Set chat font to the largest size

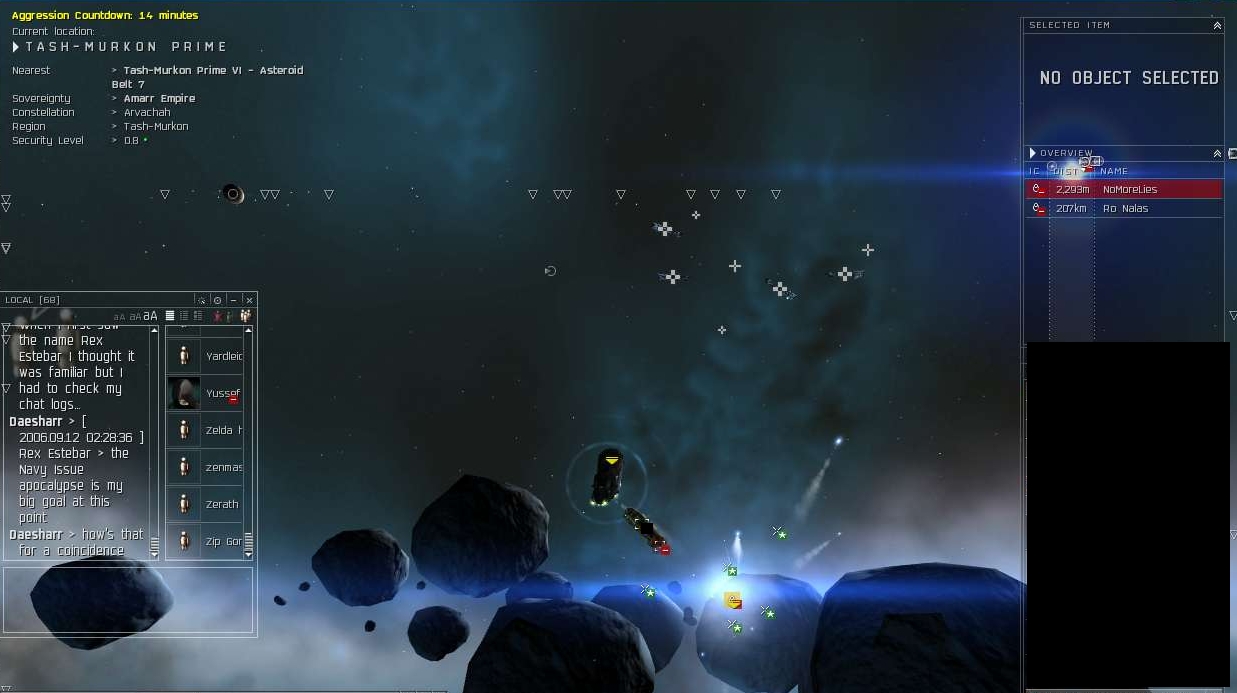click(150, 316)
